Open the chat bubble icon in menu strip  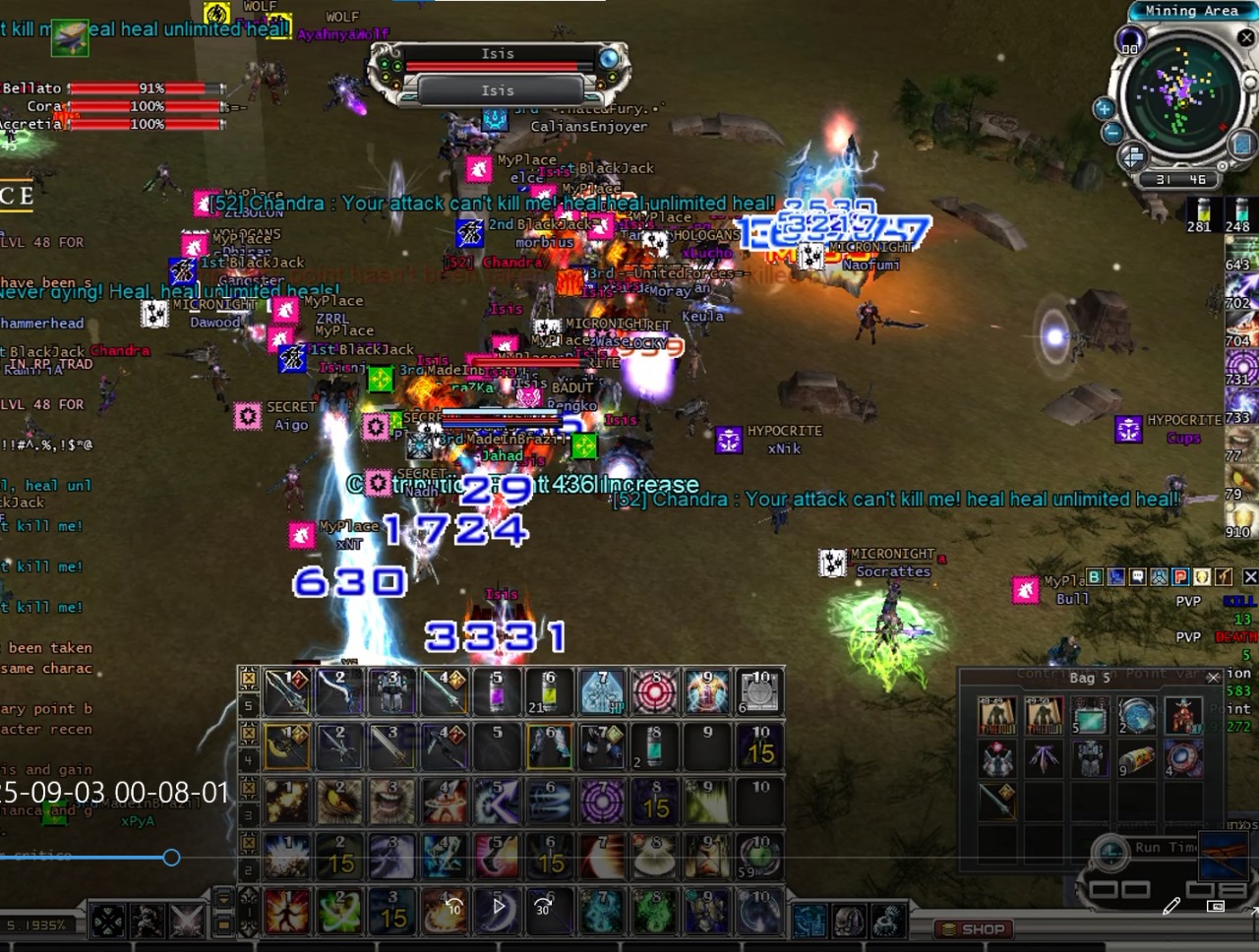pyautogui.click(x=1137, y=577)
